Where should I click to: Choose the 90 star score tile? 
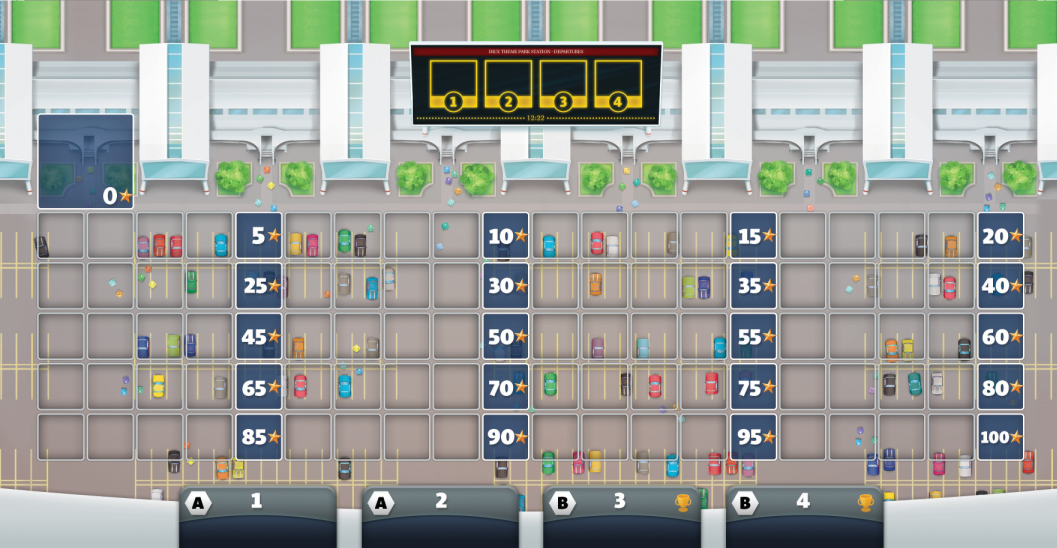[506, 437]
